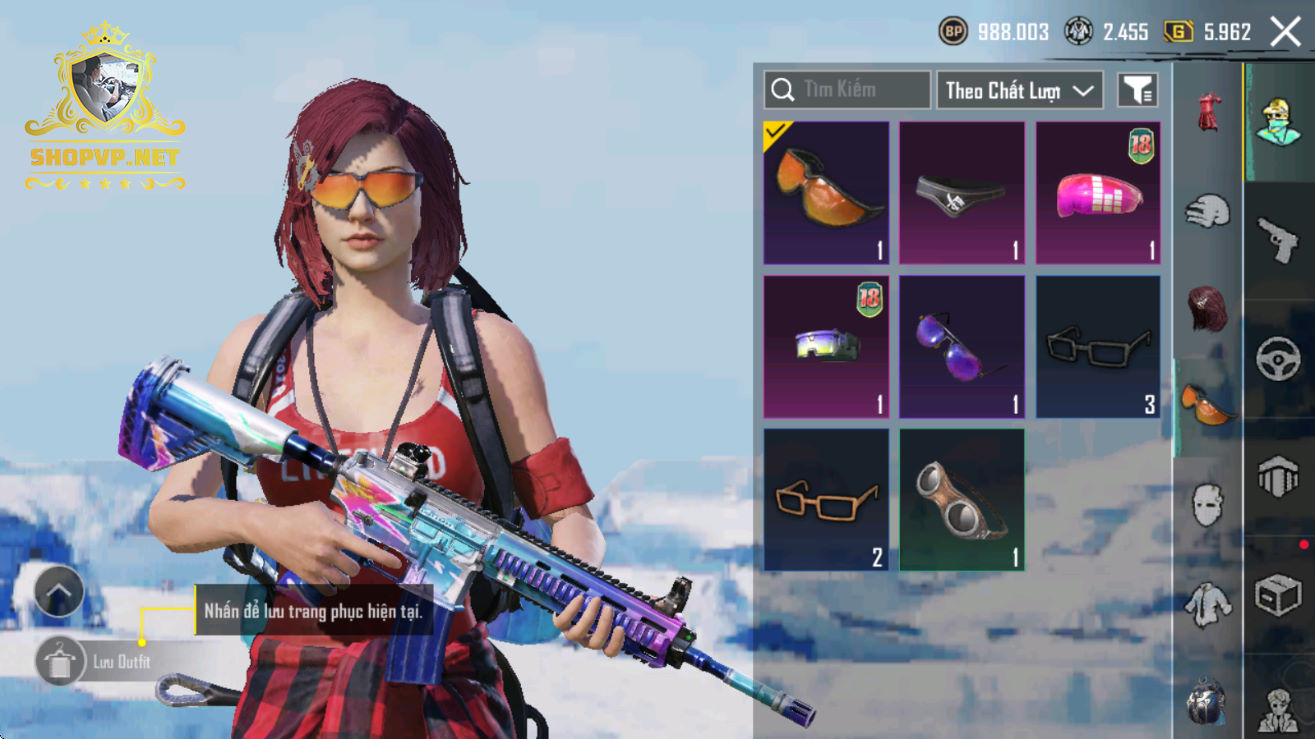
Task: Select the yellow-green tech visor item
Action: (x=826, y=347)
